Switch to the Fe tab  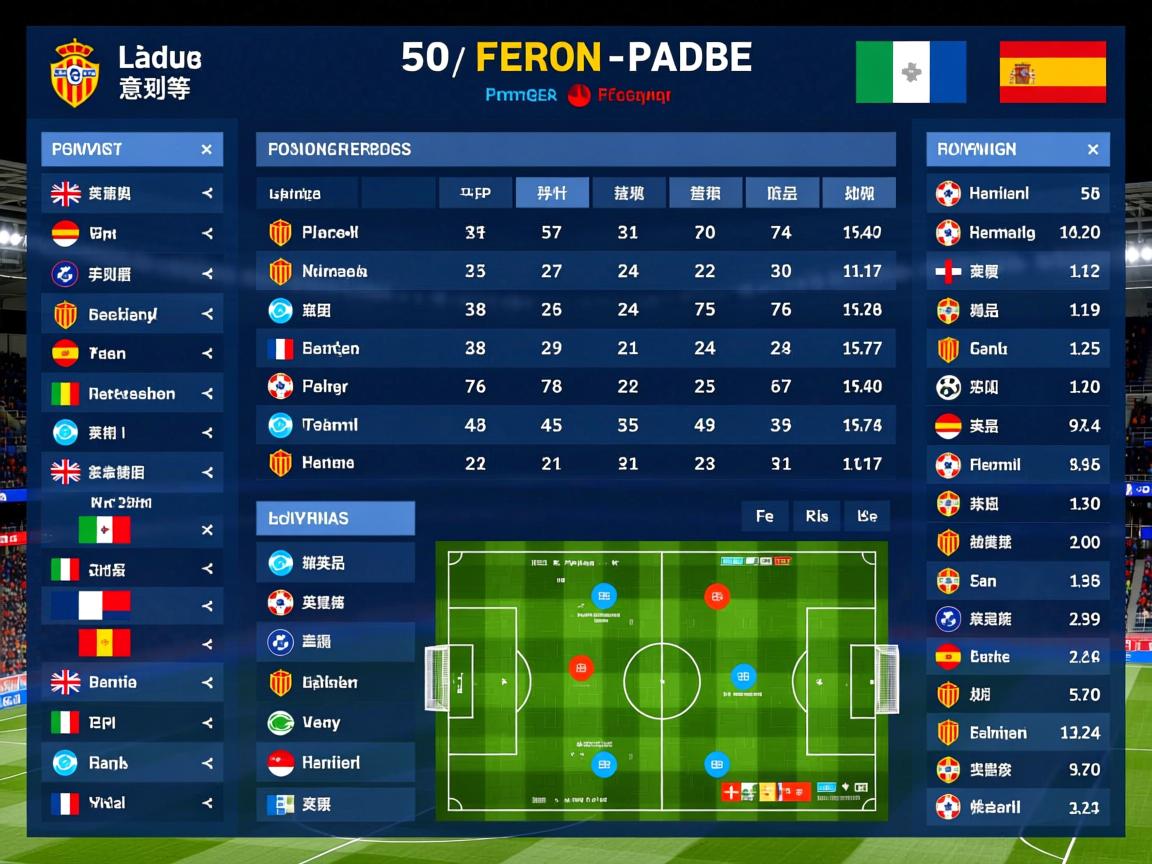pos(765,516)
